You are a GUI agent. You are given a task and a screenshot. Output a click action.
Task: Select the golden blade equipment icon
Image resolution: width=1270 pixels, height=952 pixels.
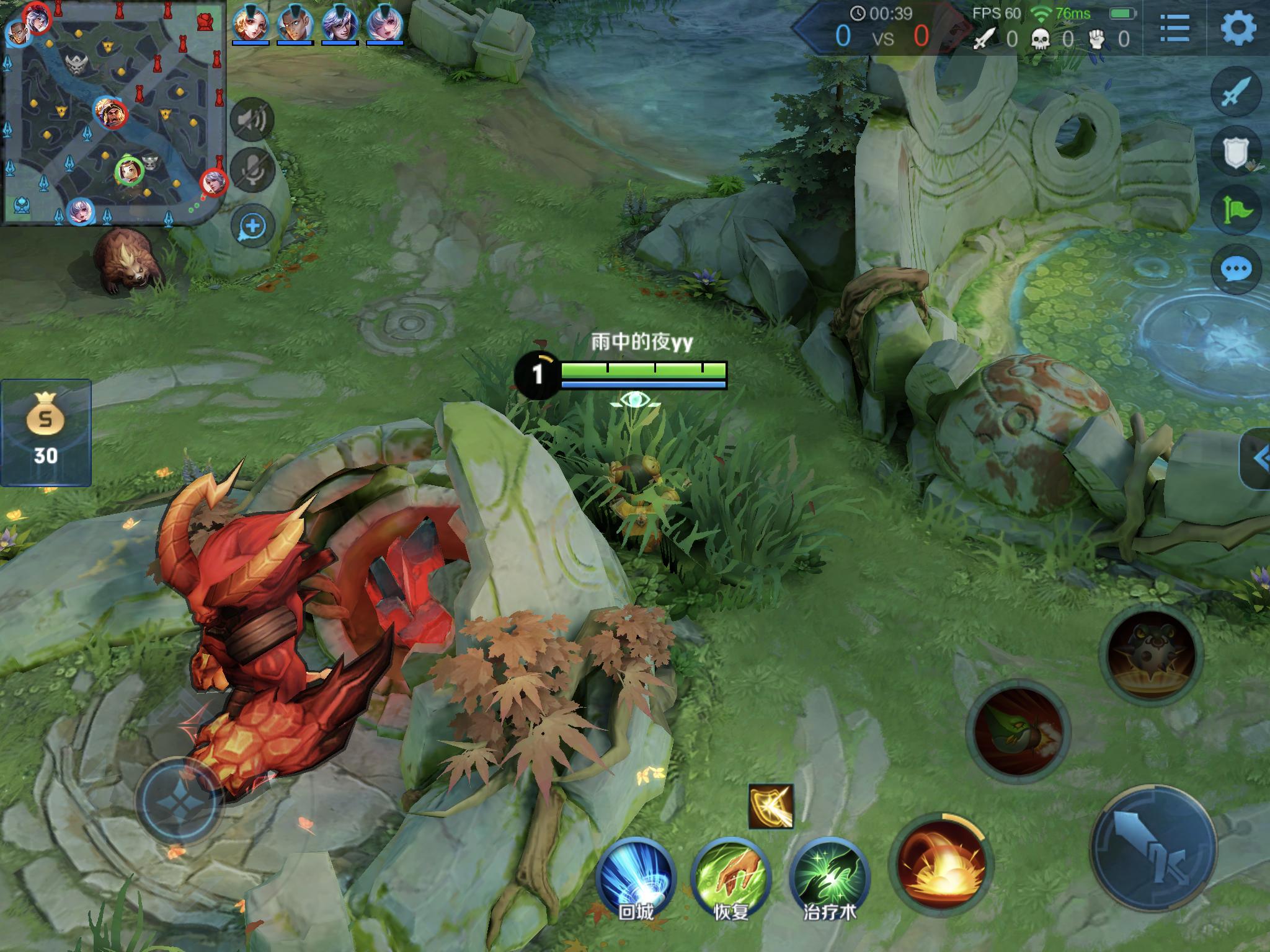(x=771, y=806)
